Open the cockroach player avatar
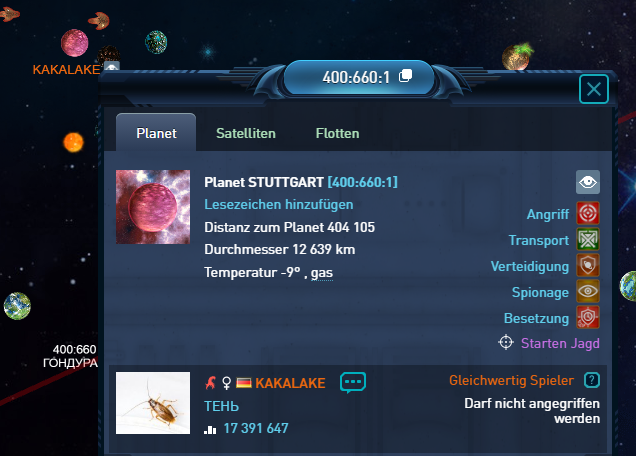 [153, 403]
